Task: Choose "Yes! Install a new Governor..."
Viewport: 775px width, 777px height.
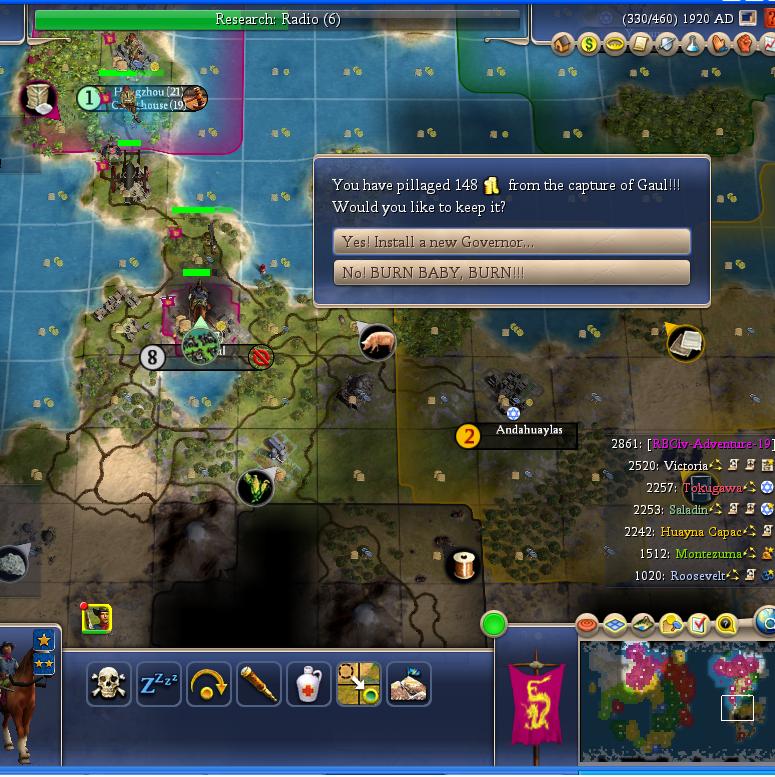Action: (511, 242)
